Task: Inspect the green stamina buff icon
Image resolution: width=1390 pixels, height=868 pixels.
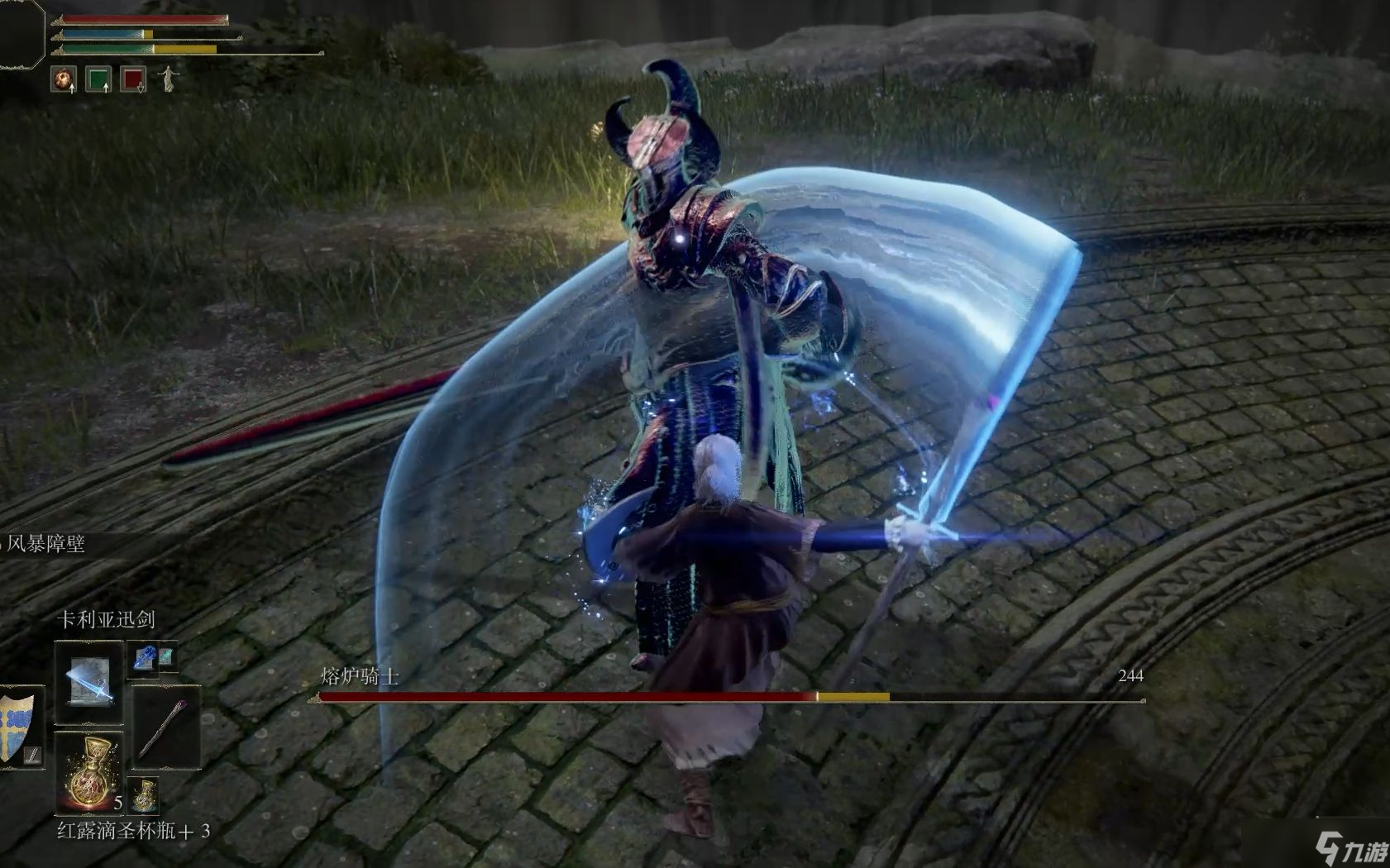Action: coord(98,79)
